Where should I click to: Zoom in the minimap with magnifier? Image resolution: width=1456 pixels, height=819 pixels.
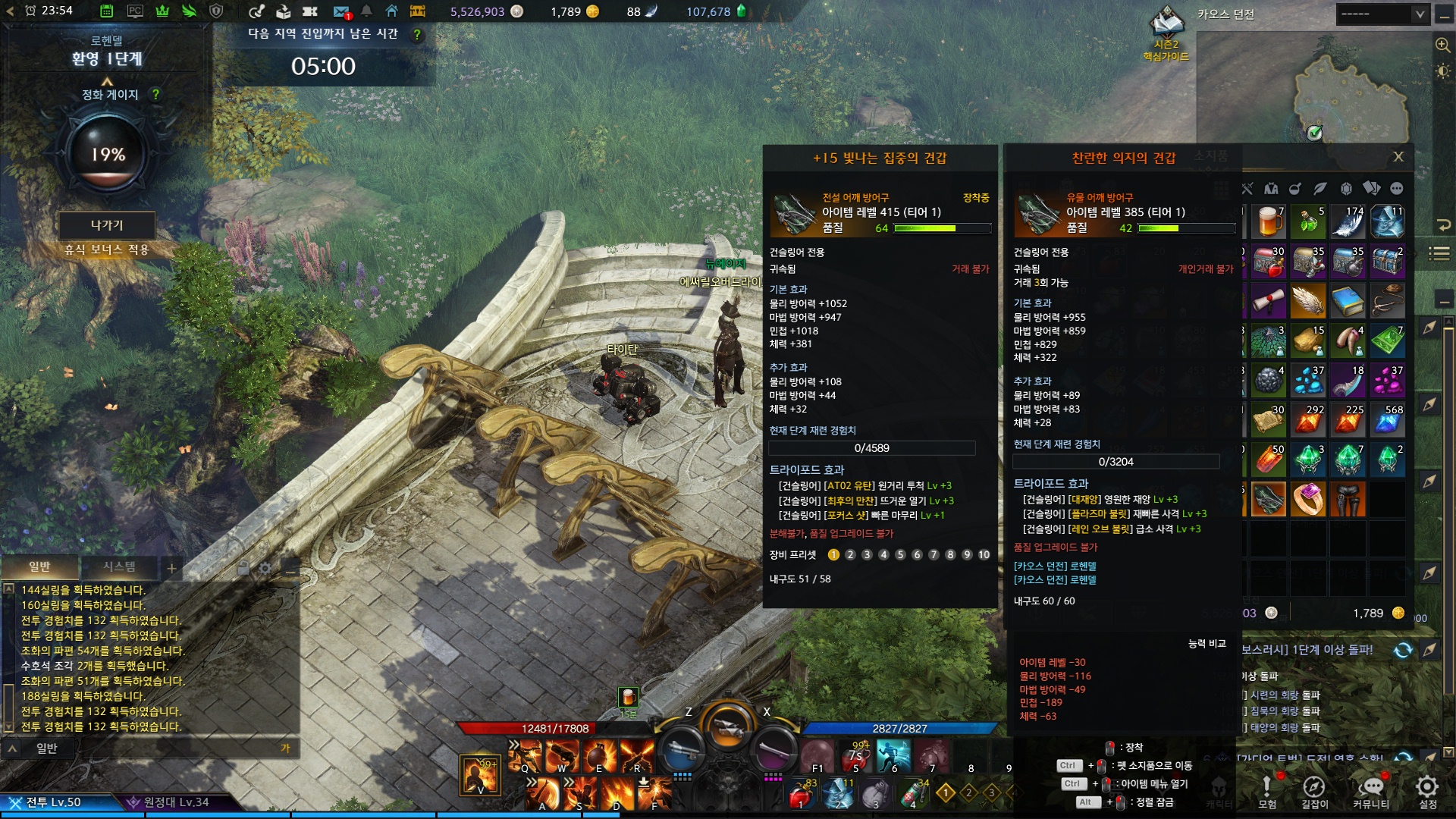[1442, 45]
